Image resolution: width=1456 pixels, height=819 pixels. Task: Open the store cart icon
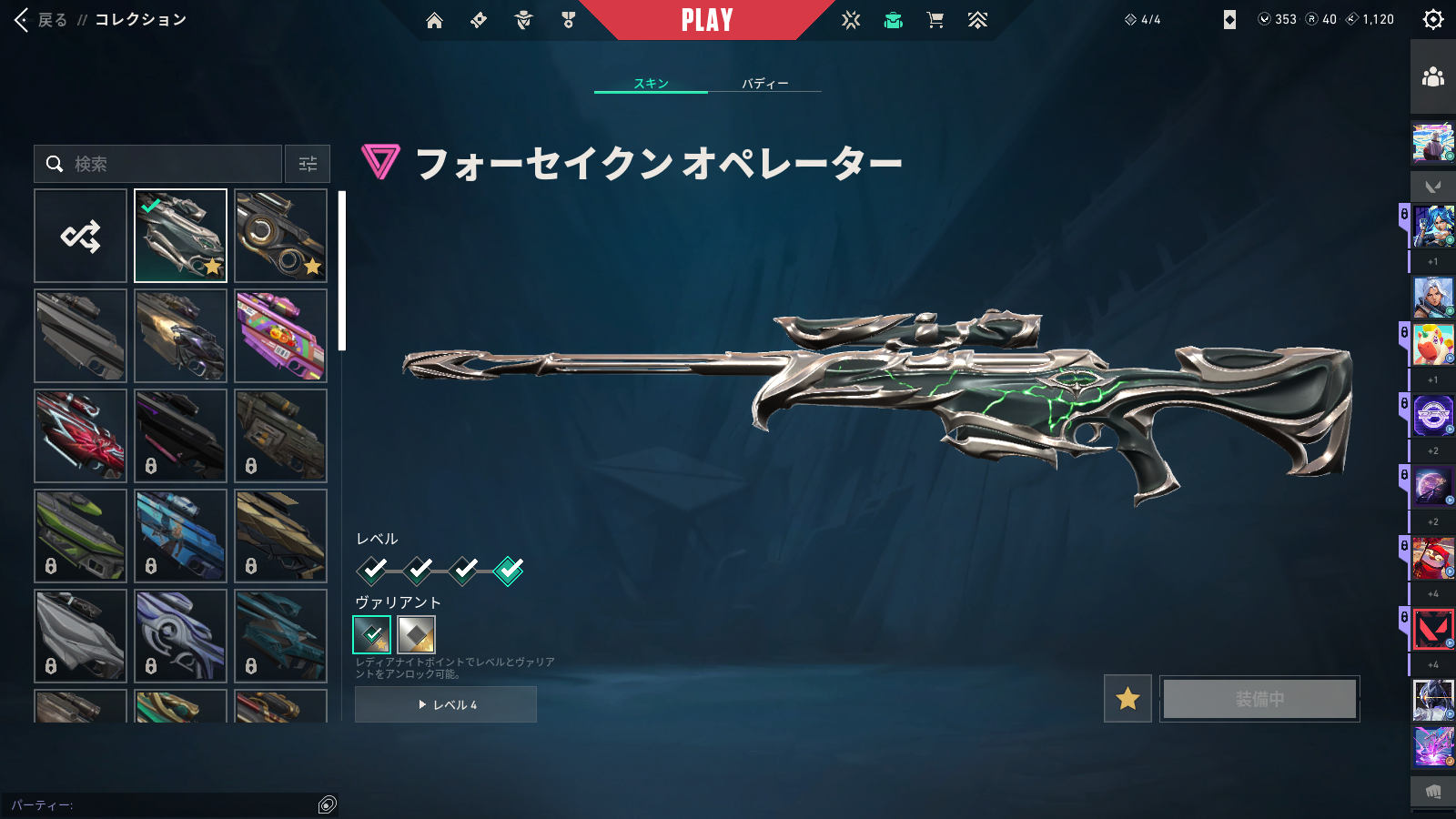(x=935, y=20)
